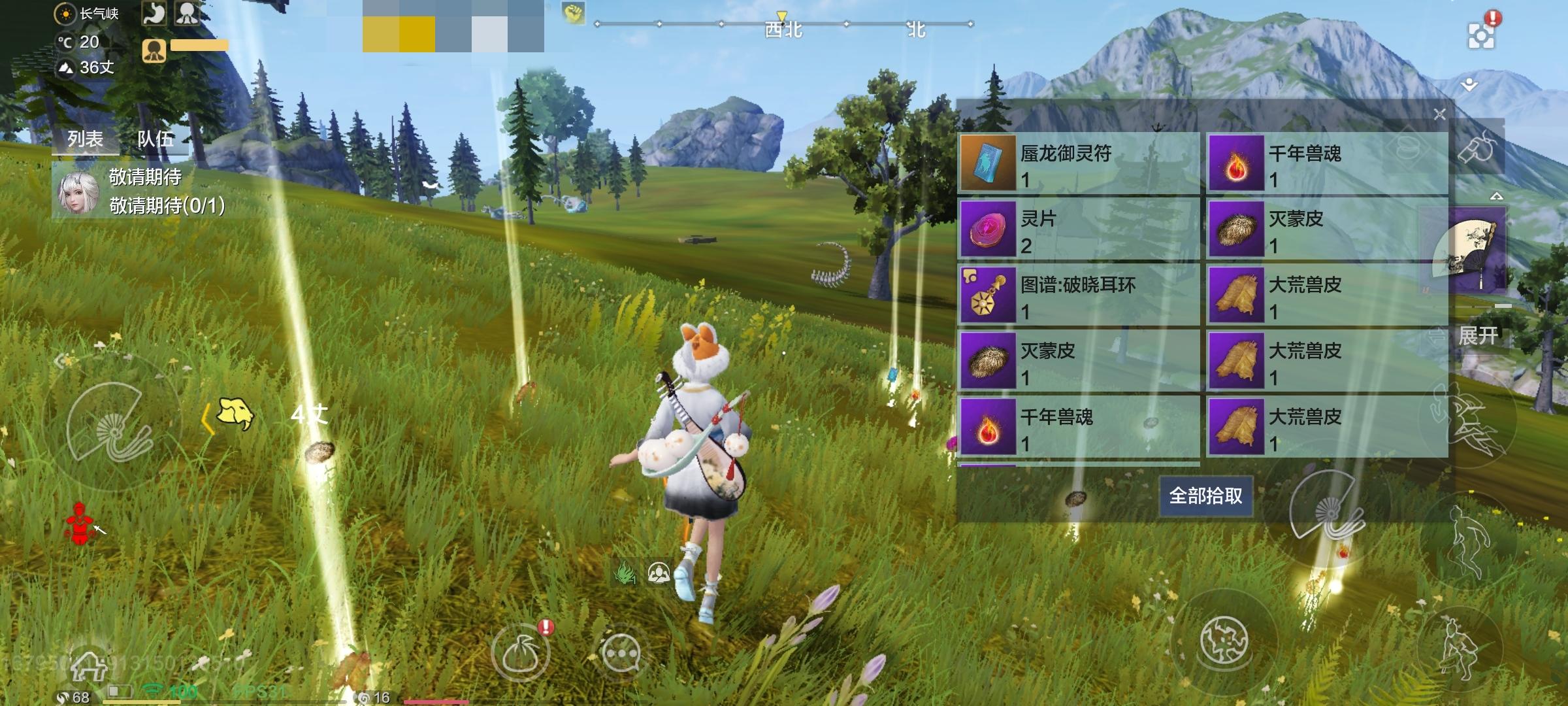Tap the up-arrow above the fan item slot
1568x706 pixels.
(x=1497, y=195)
